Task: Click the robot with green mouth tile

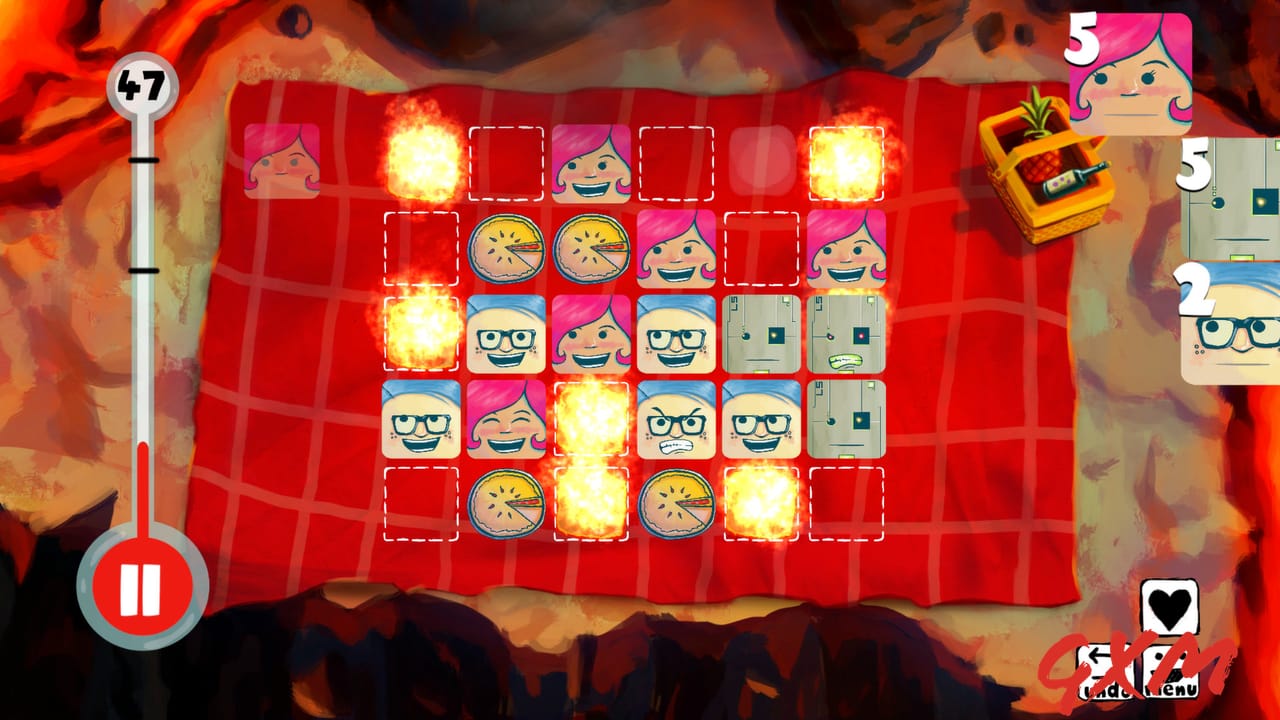Action: [846, 334]
